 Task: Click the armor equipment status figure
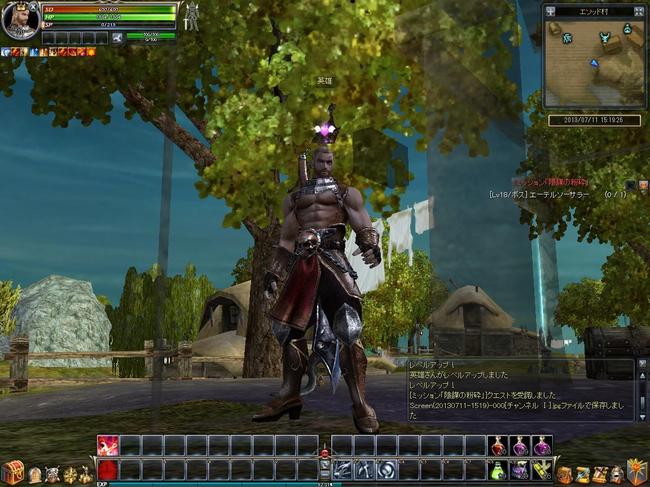click(x=191, y=16)
